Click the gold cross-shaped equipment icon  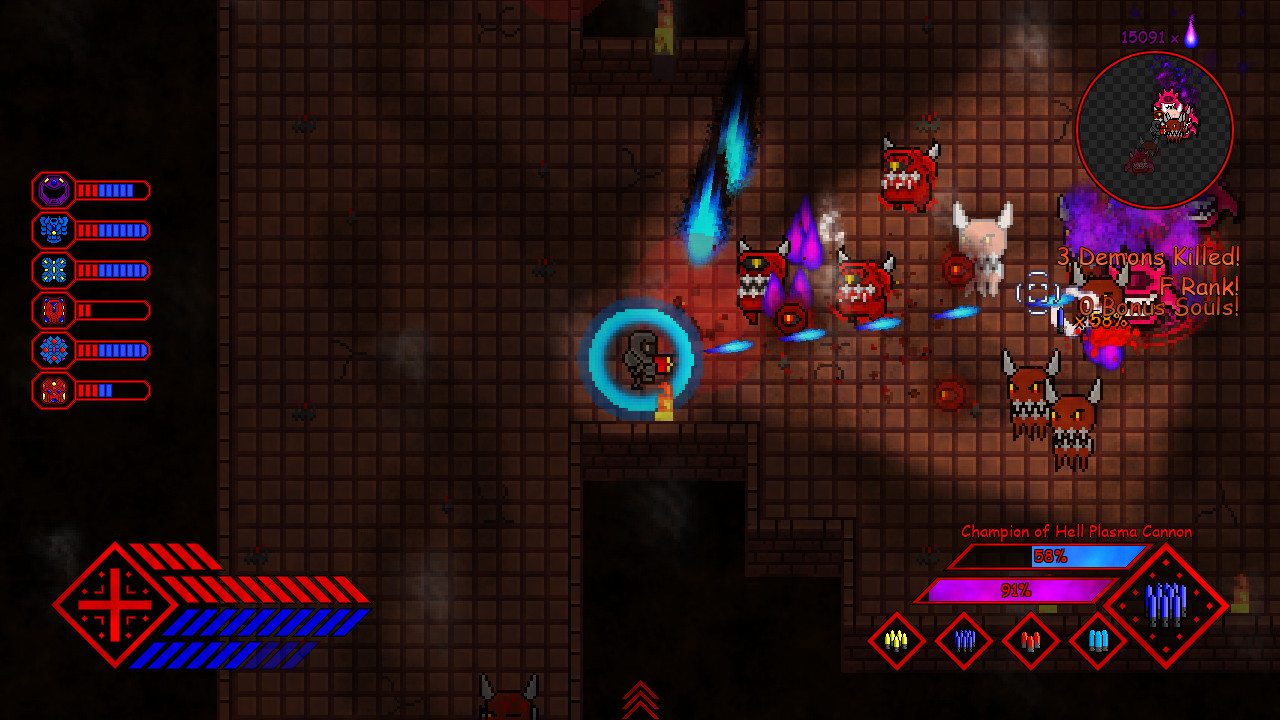coord(53,270)
